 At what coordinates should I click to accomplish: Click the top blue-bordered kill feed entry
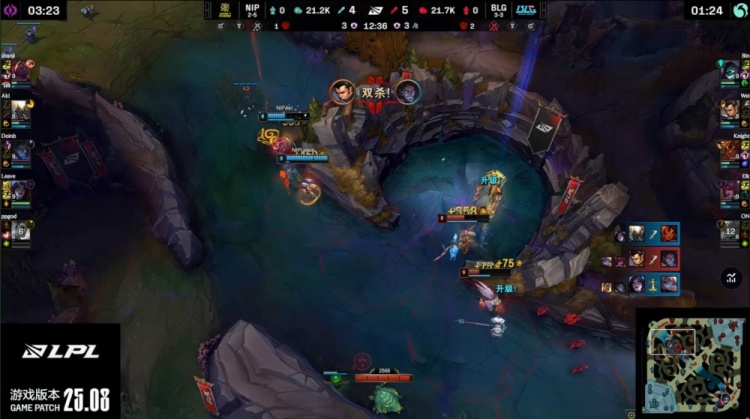pos(640,233)
